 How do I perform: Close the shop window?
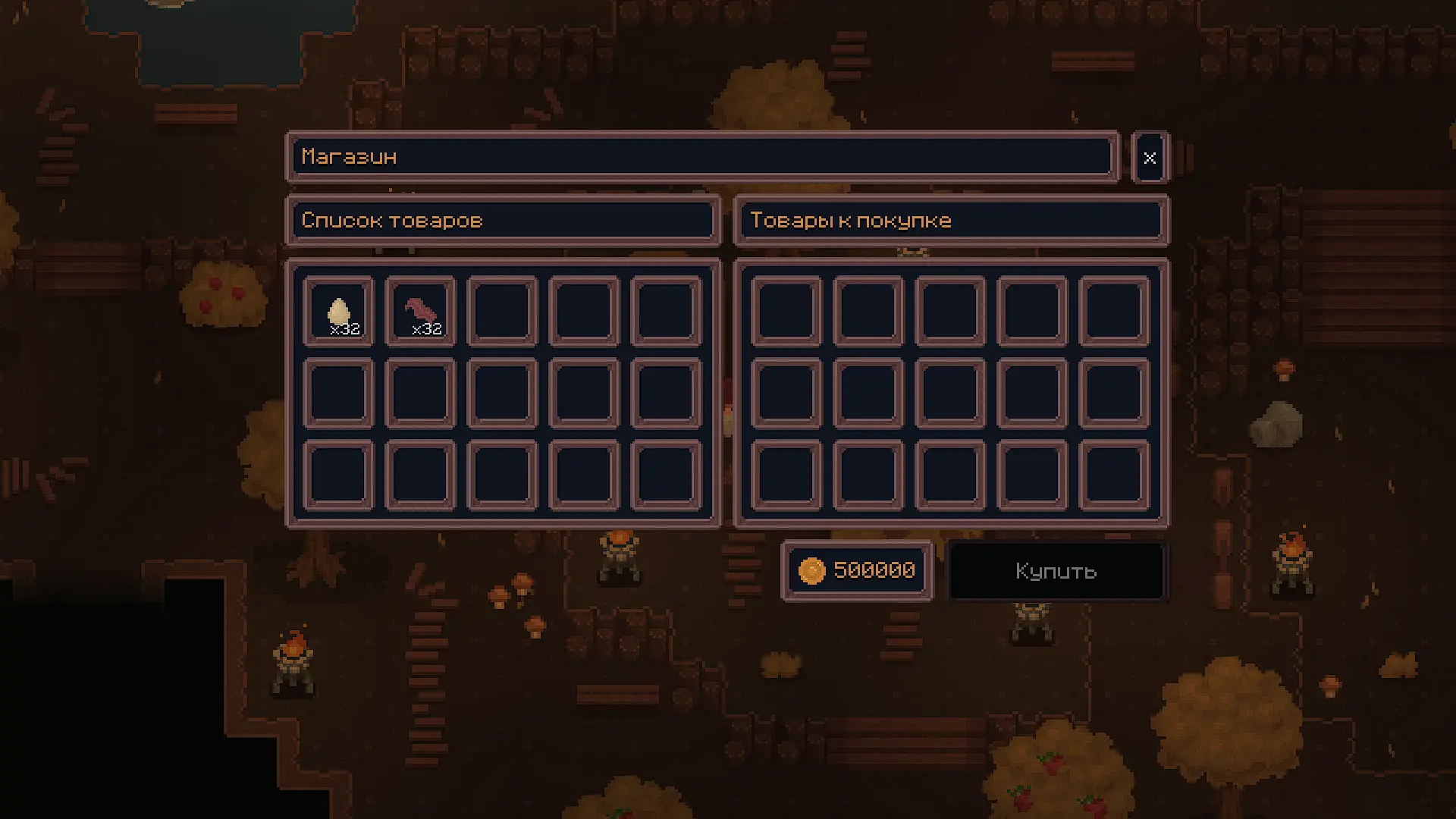pyautogui.click(x=1150, y=158)
